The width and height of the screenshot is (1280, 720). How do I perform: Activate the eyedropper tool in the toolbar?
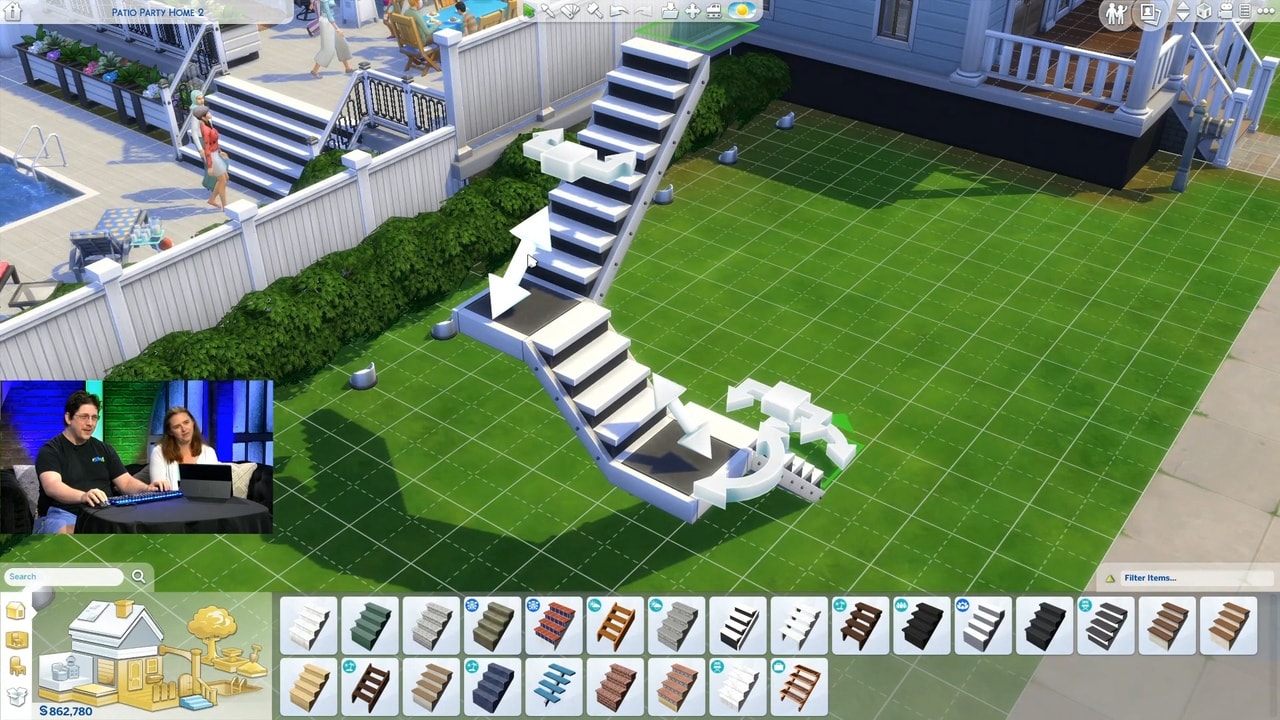(x=549, y=11)
